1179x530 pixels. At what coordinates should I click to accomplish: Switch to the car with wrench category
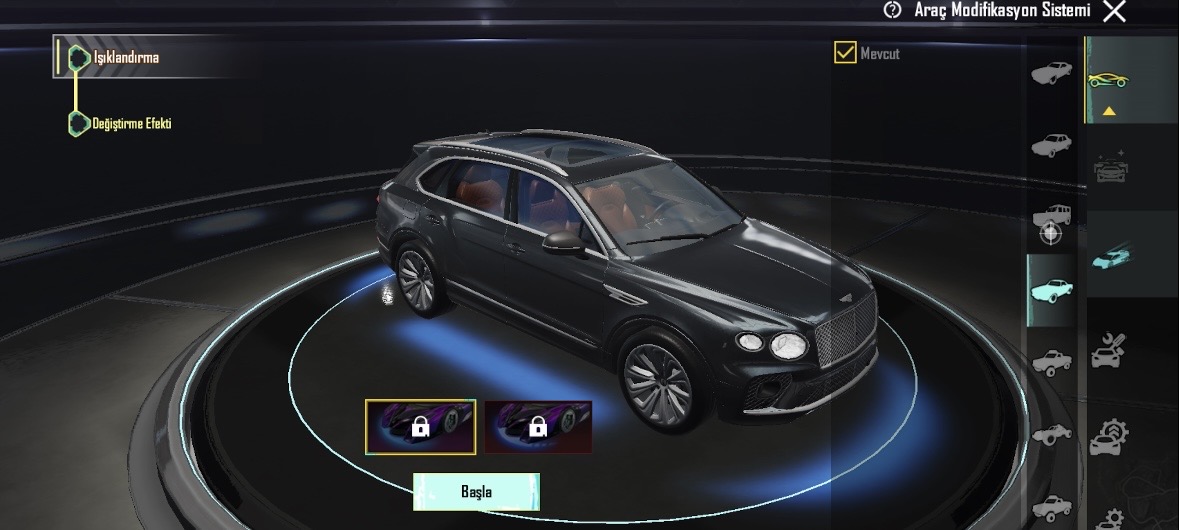pos(1108,351)
